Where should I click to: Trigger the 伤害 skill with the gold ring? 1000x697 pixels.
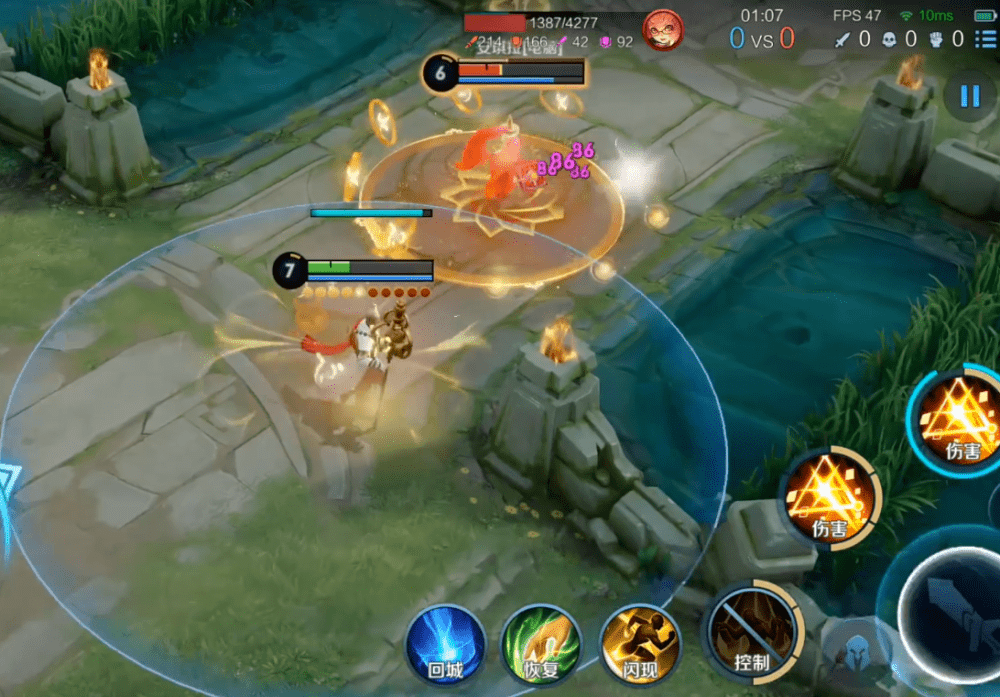pyautogui.click(x=830, y=497)
